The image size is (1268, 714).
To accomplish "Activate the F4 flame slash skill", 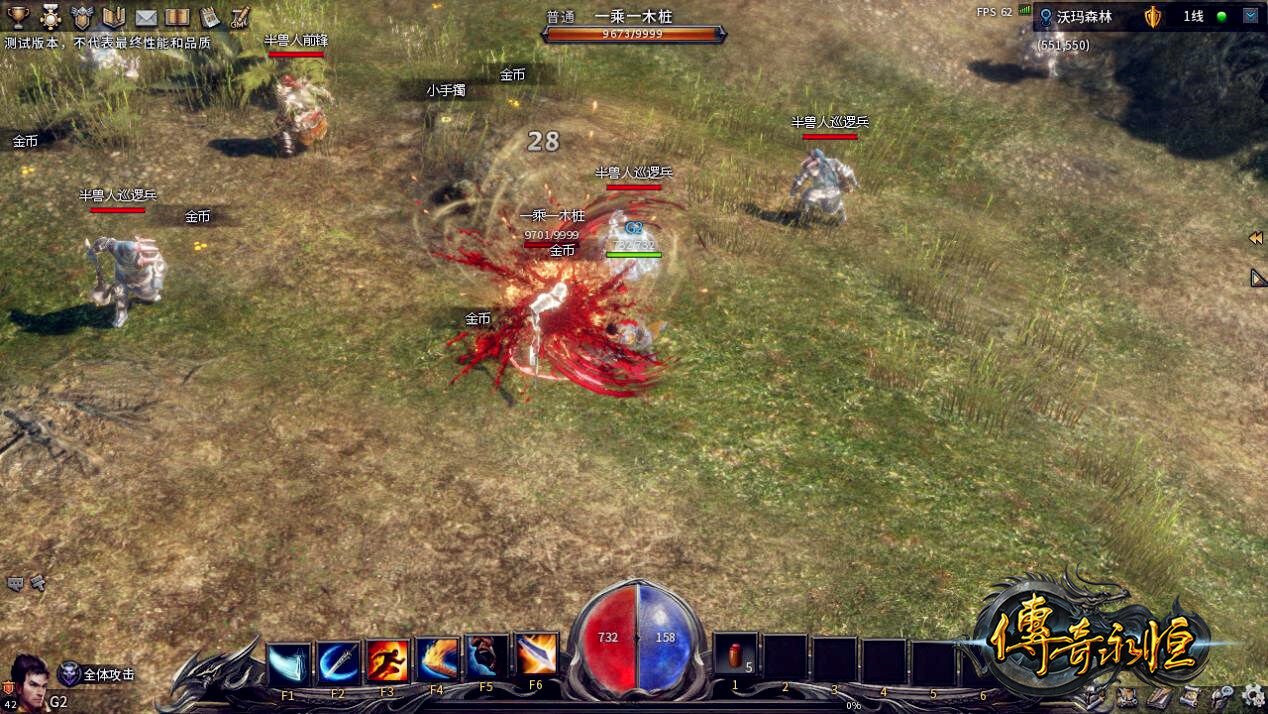I will pos(437,660).
